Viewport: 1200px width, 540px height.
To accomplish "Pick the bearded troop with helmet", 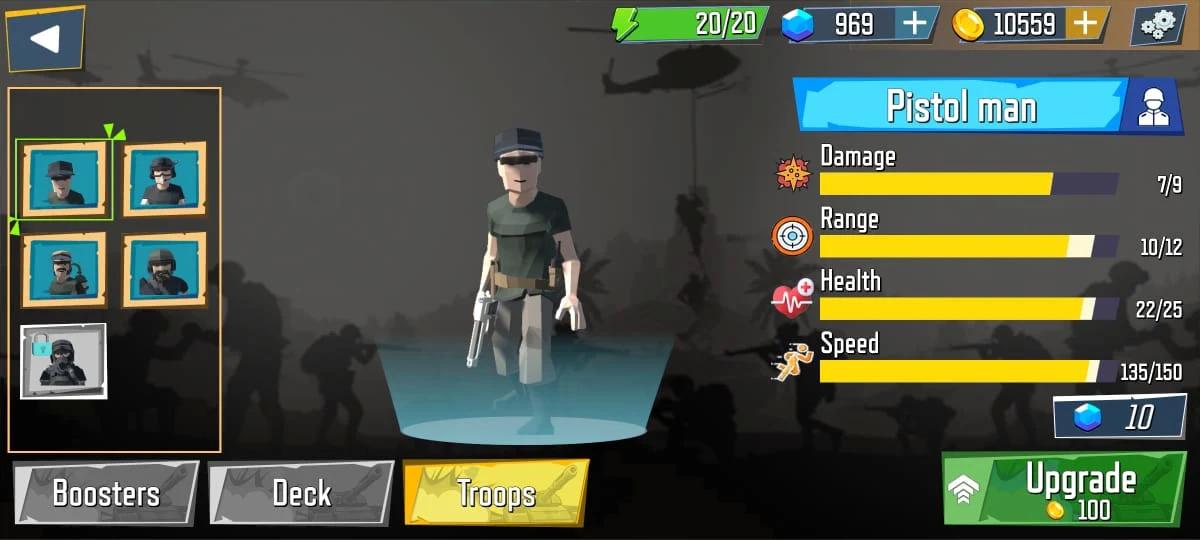I will pos(164,269).
